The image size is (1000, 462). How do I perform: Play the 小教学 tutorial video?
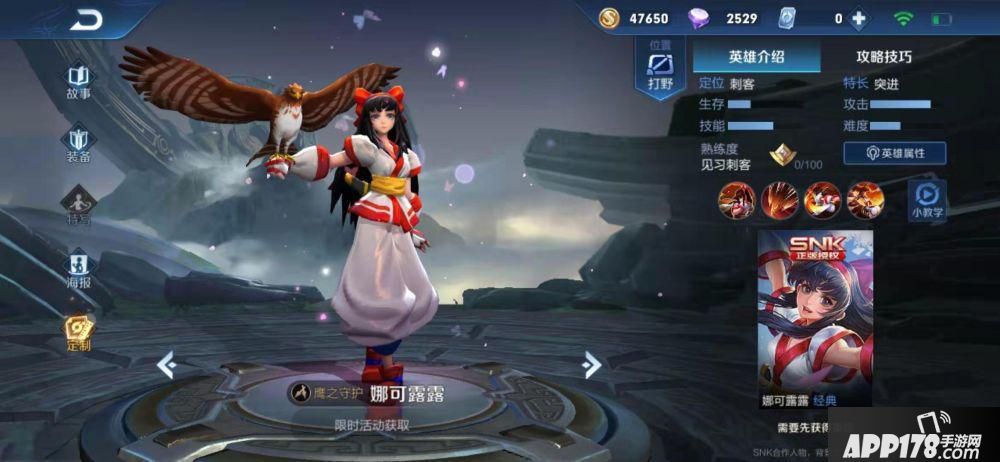click(926, 200)
